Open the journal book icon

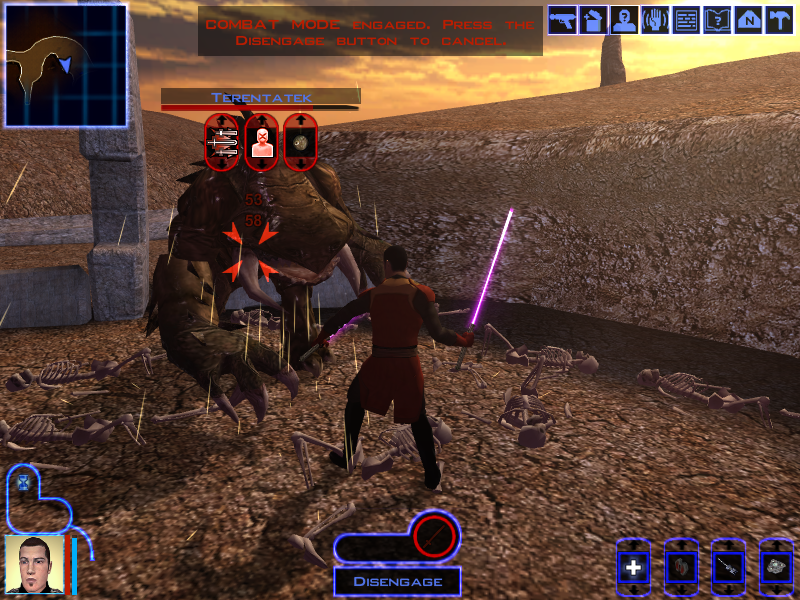pos(717,20)
